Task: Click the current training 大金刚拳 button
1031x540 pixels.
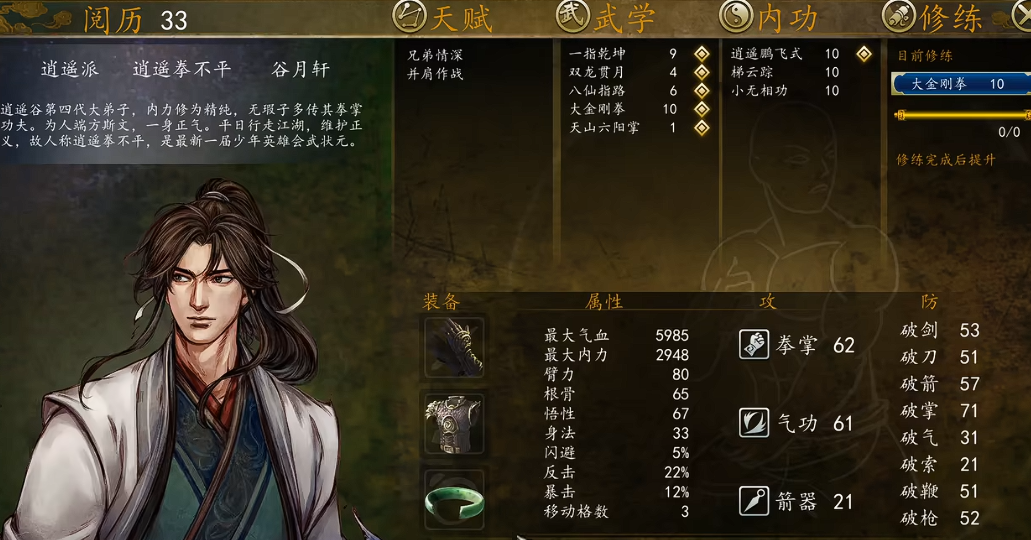Action: pyautogui.click(x=958, y=84)
